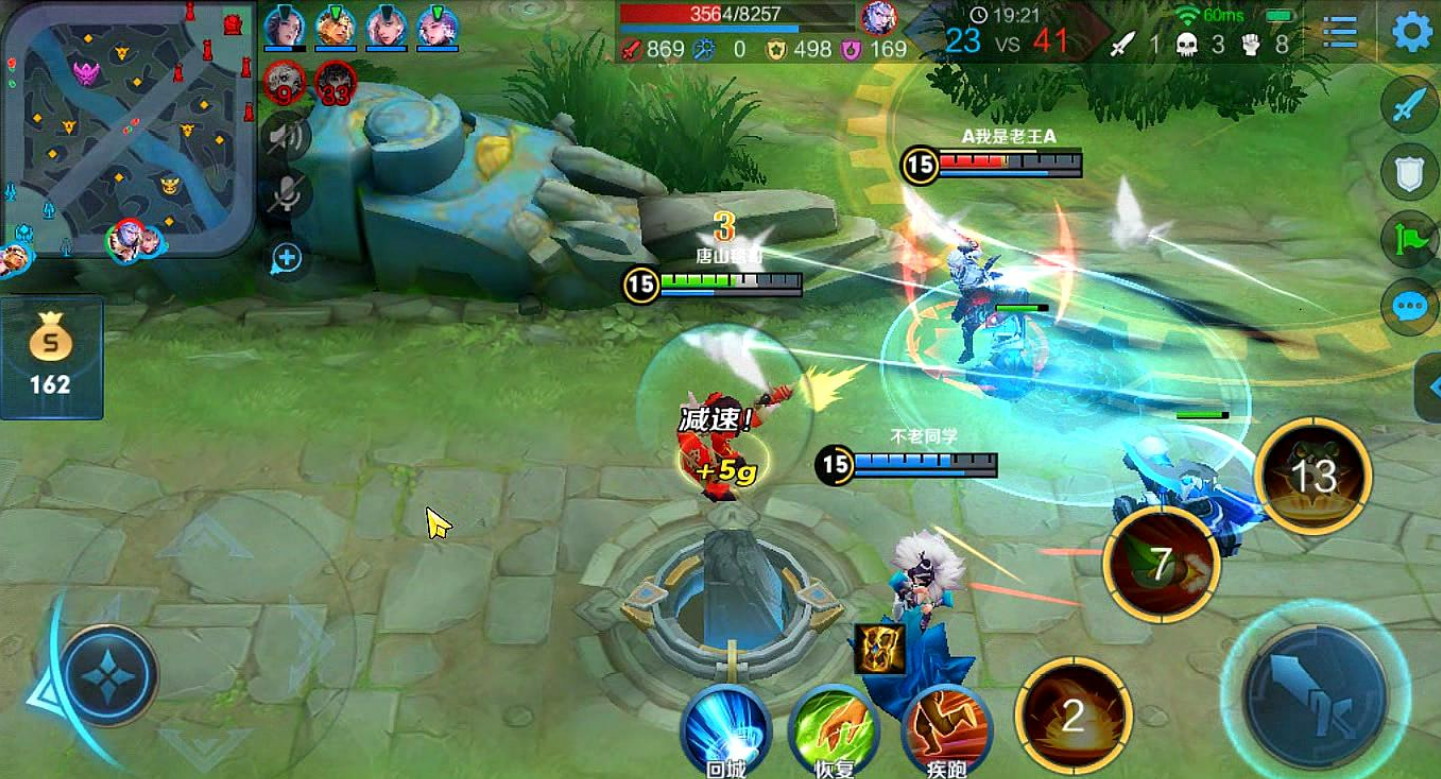Viewport: 1441px width, 779px height.
Task: Toggle the speaker sound button
Action: (286, 136)
